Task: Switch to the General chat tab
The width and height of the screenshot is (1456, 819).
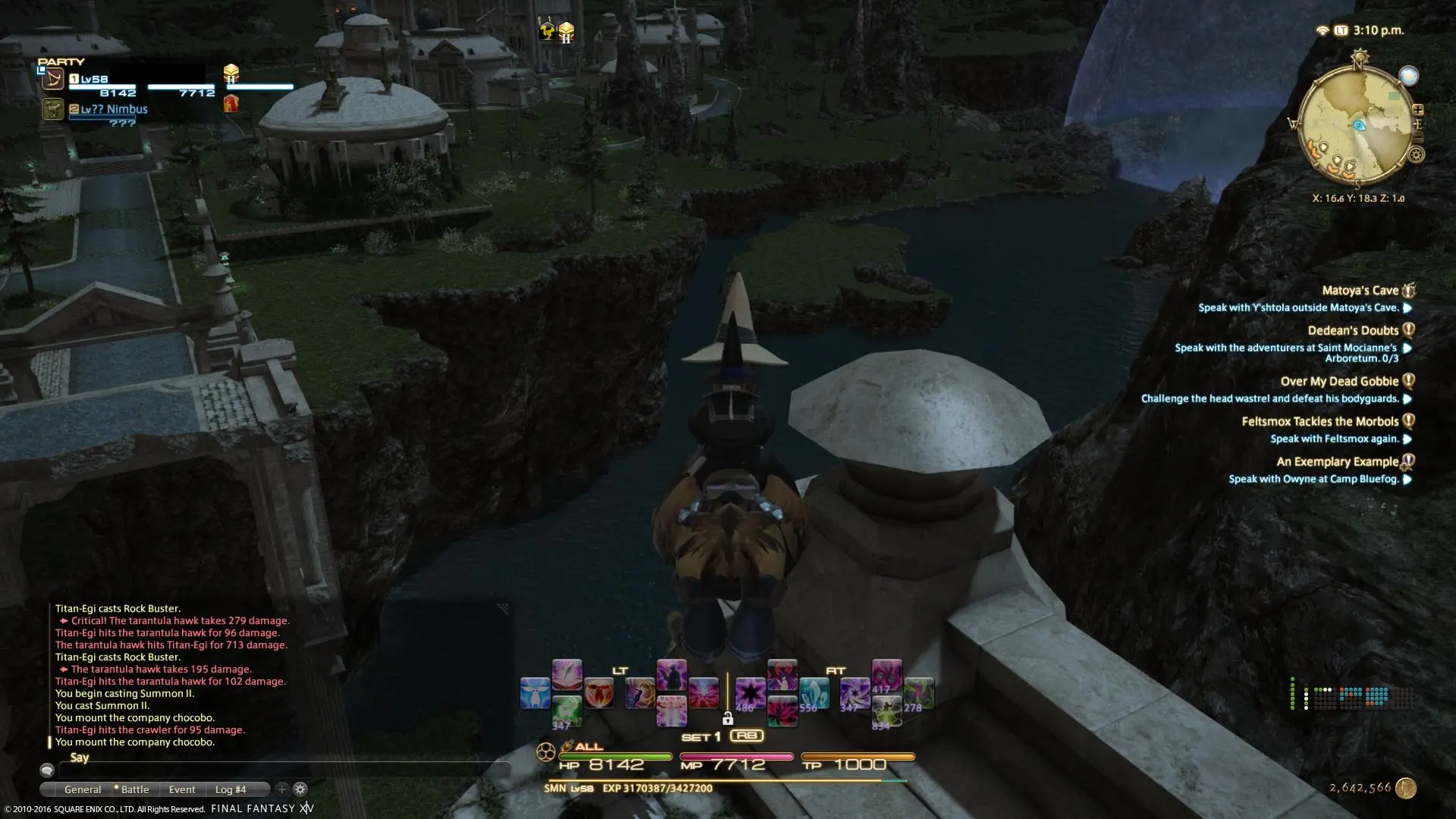Action: point(83,789)
